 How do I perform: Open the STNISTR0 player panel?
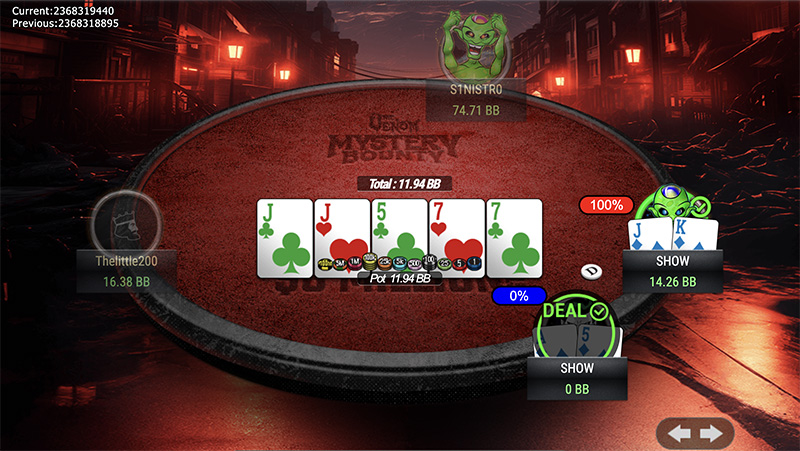(475, 100)
